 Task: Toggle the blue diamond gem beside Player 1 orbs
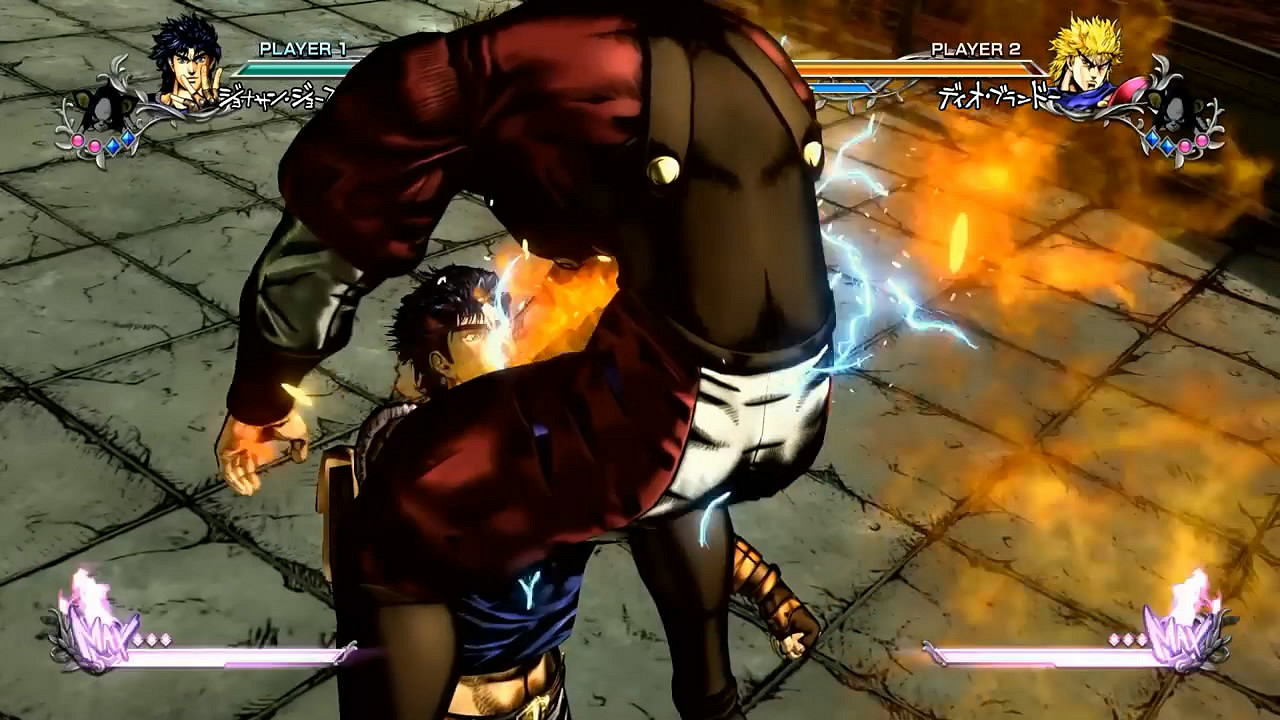[x=113, y=146]
